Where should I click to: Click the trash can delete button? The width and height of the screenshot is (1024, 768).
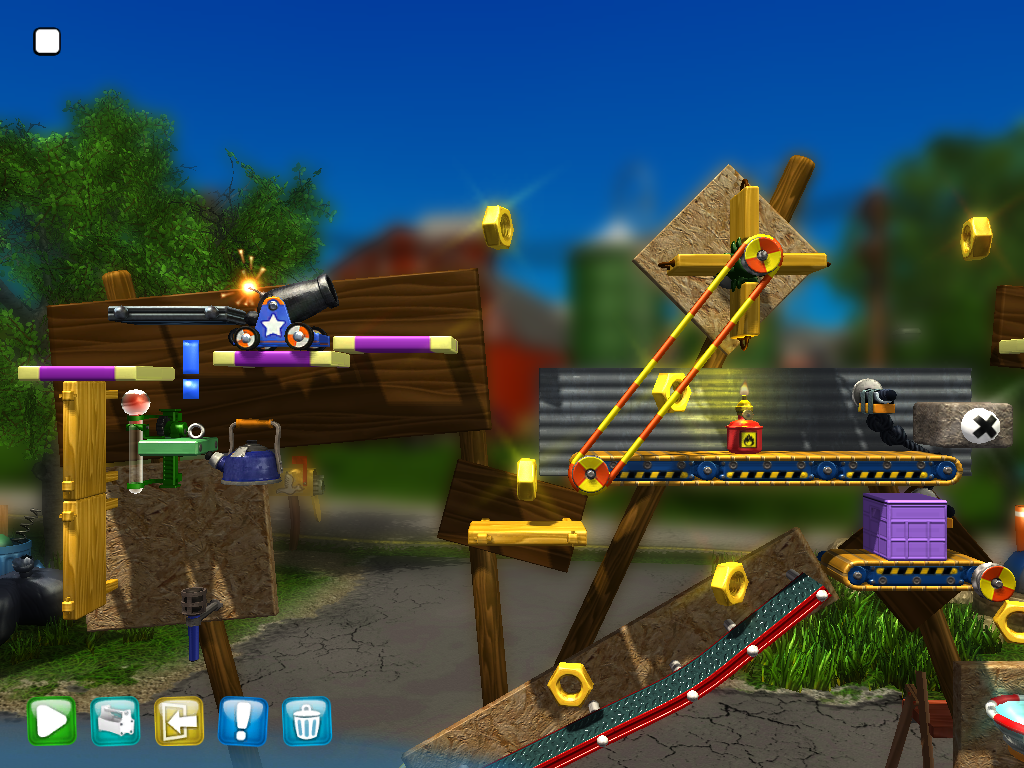click(x=307, y=720)
